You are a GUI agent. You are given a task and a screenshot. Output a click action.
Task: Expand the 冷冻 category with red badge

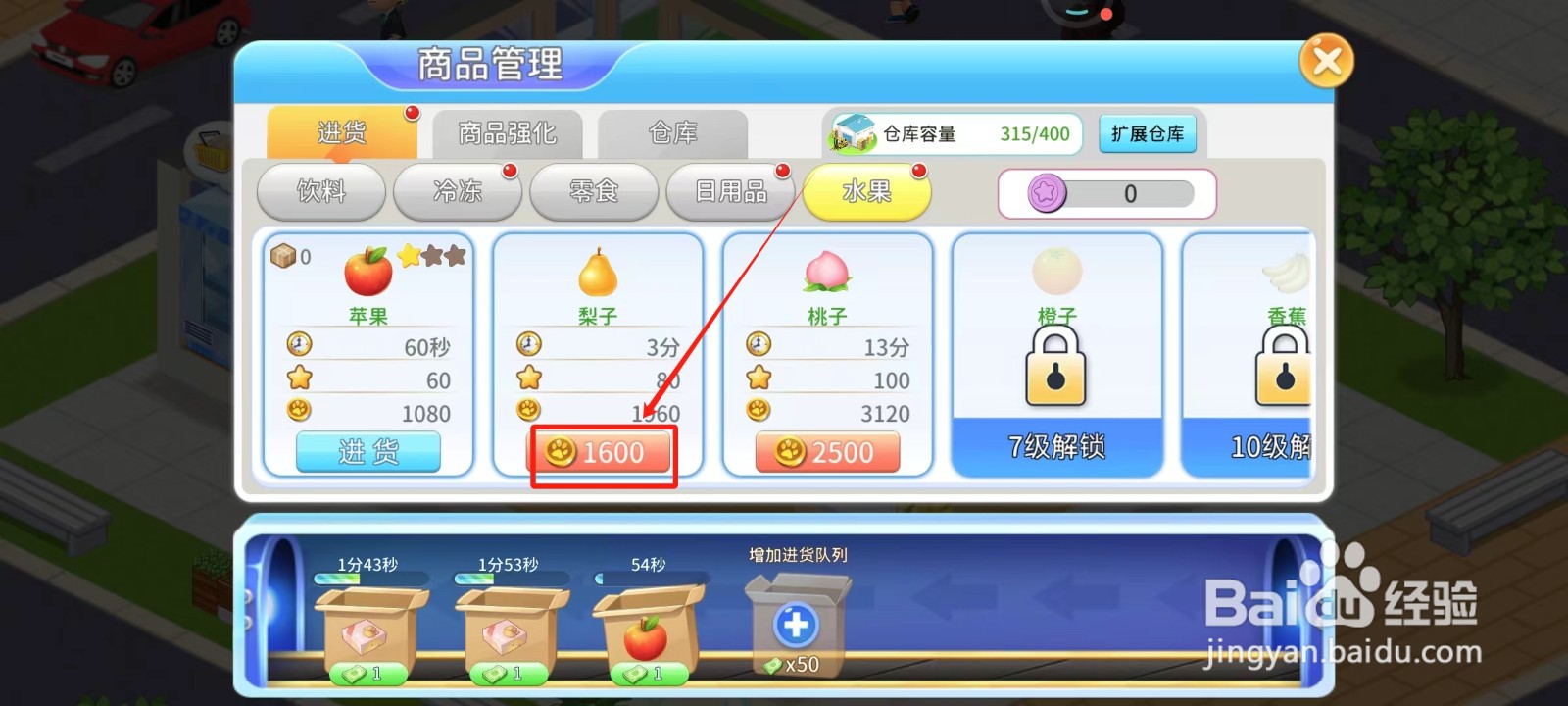coord(456,192)
